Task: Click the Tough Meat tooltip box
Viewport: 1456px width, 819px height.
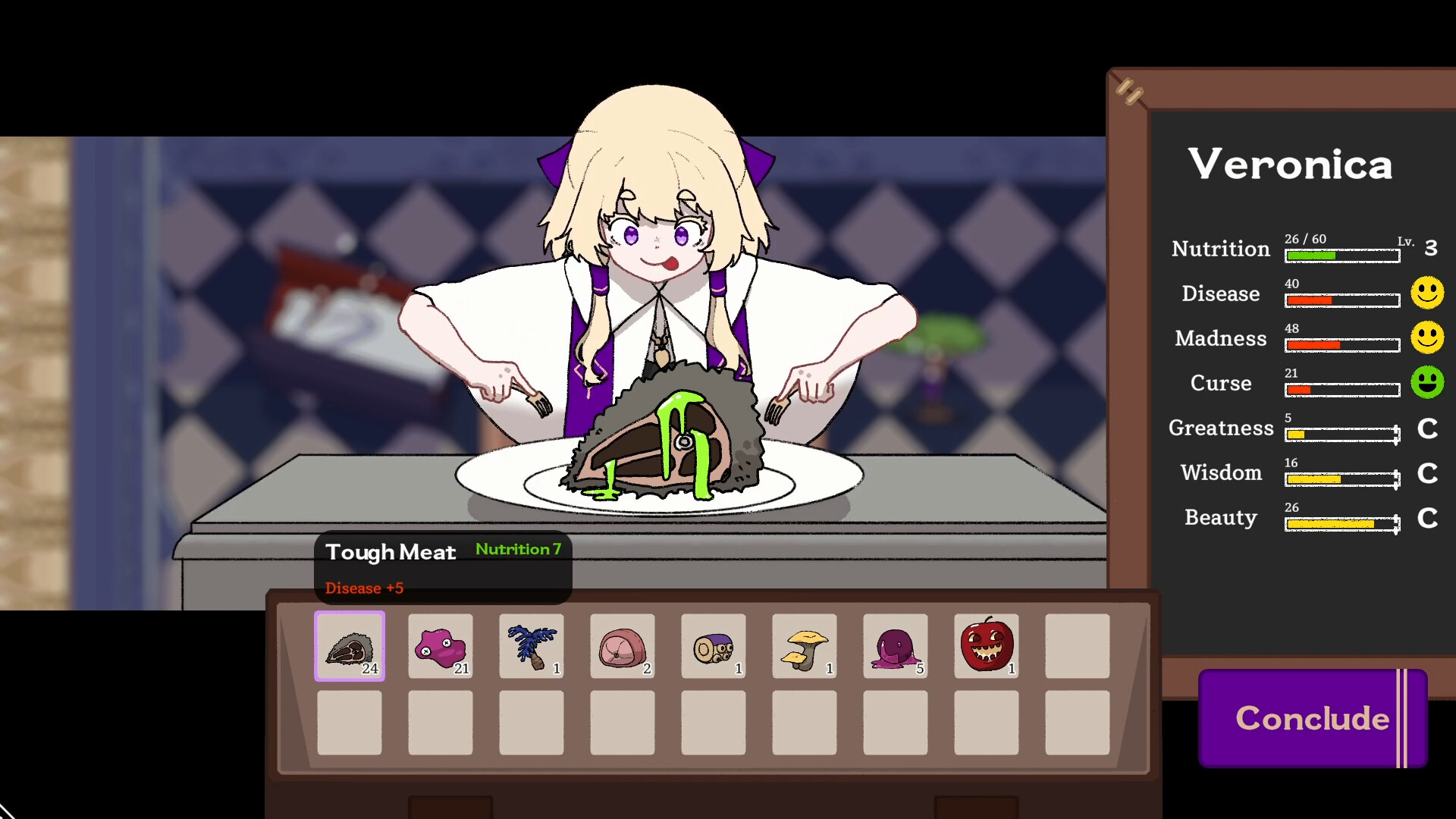Action: (442, 568)
